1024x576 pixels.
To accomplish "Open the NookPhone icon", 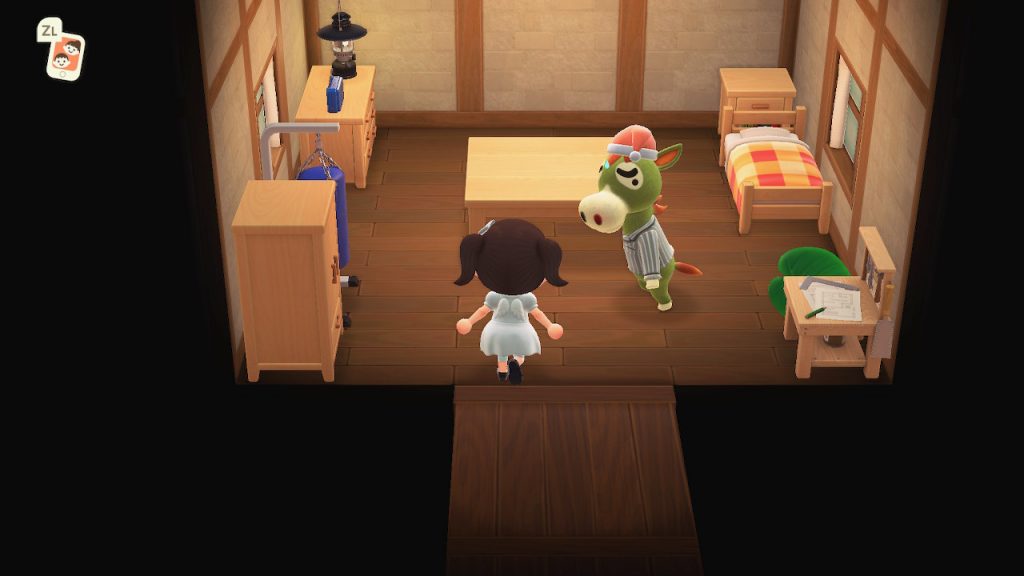I will [x=65, y=55].
